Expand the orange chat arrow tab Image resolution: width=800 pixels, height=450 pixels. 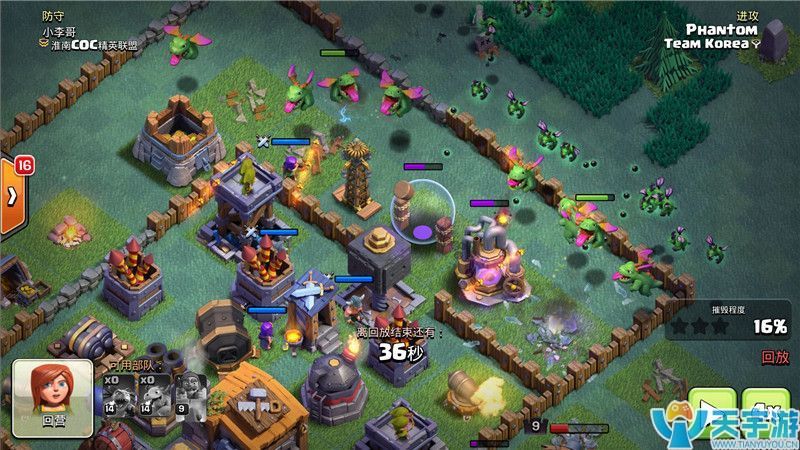pos(12,196)
